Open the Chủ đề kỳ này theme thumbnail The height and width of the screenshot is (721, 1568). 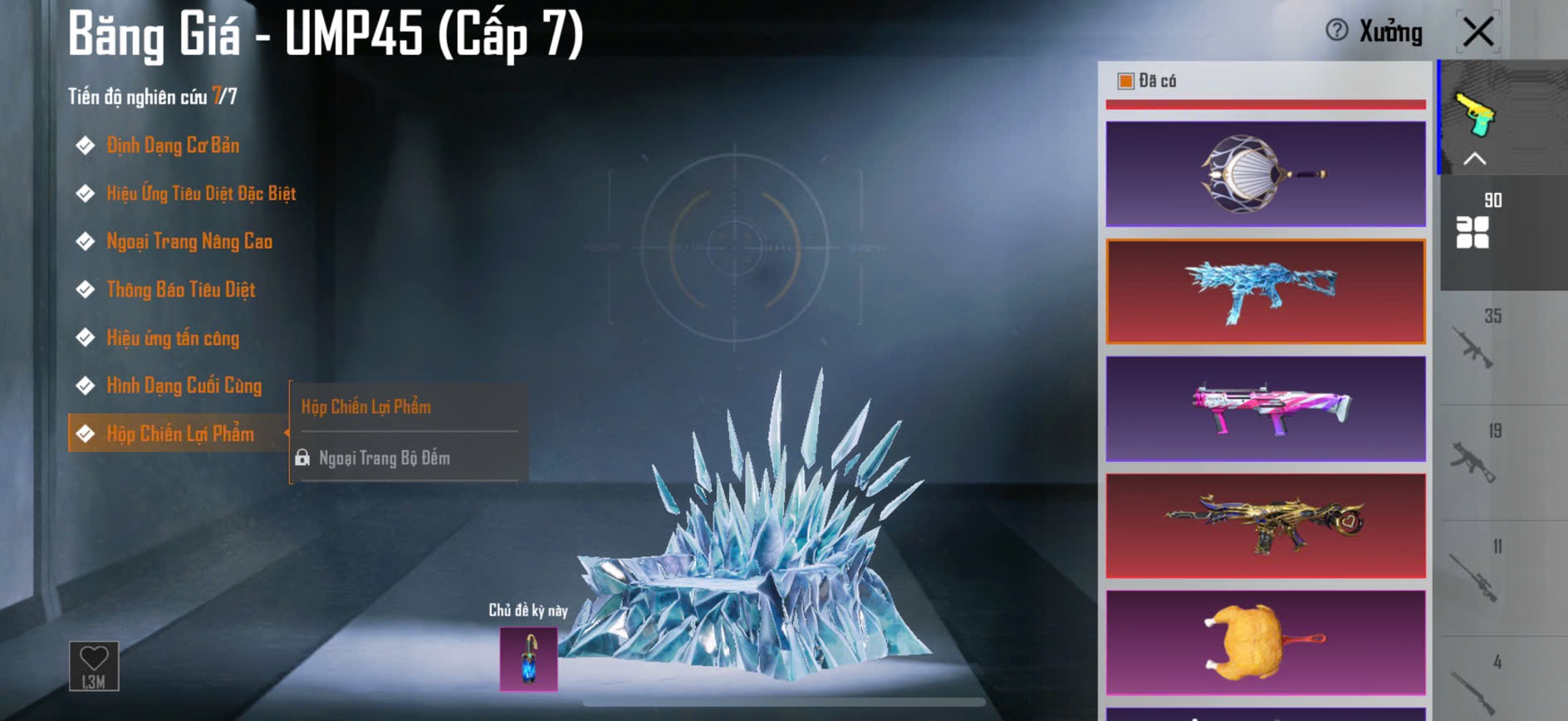coord(528,659)
